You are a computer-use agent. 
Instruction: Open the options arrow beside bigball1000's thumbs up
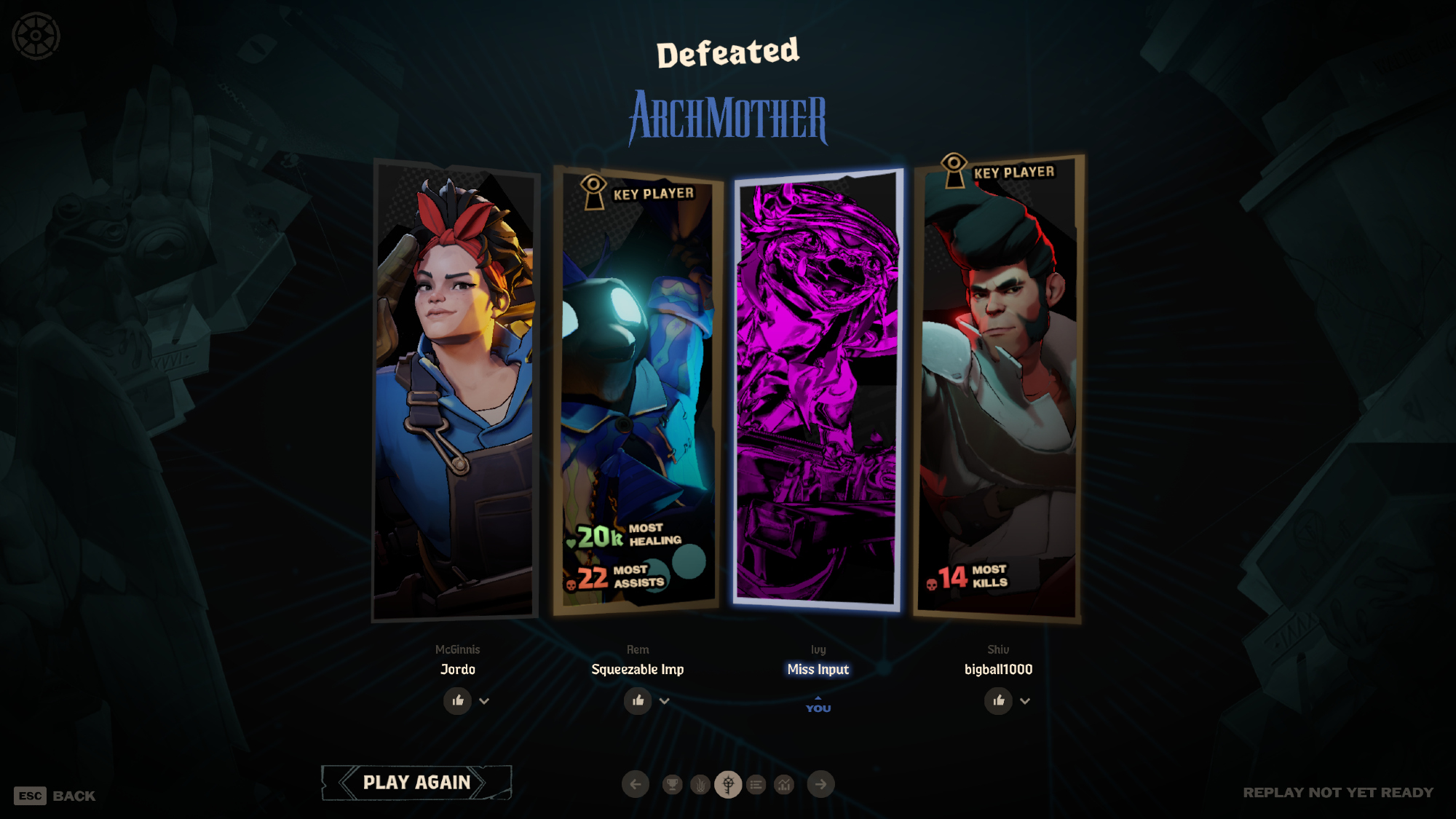(1025, 701)
